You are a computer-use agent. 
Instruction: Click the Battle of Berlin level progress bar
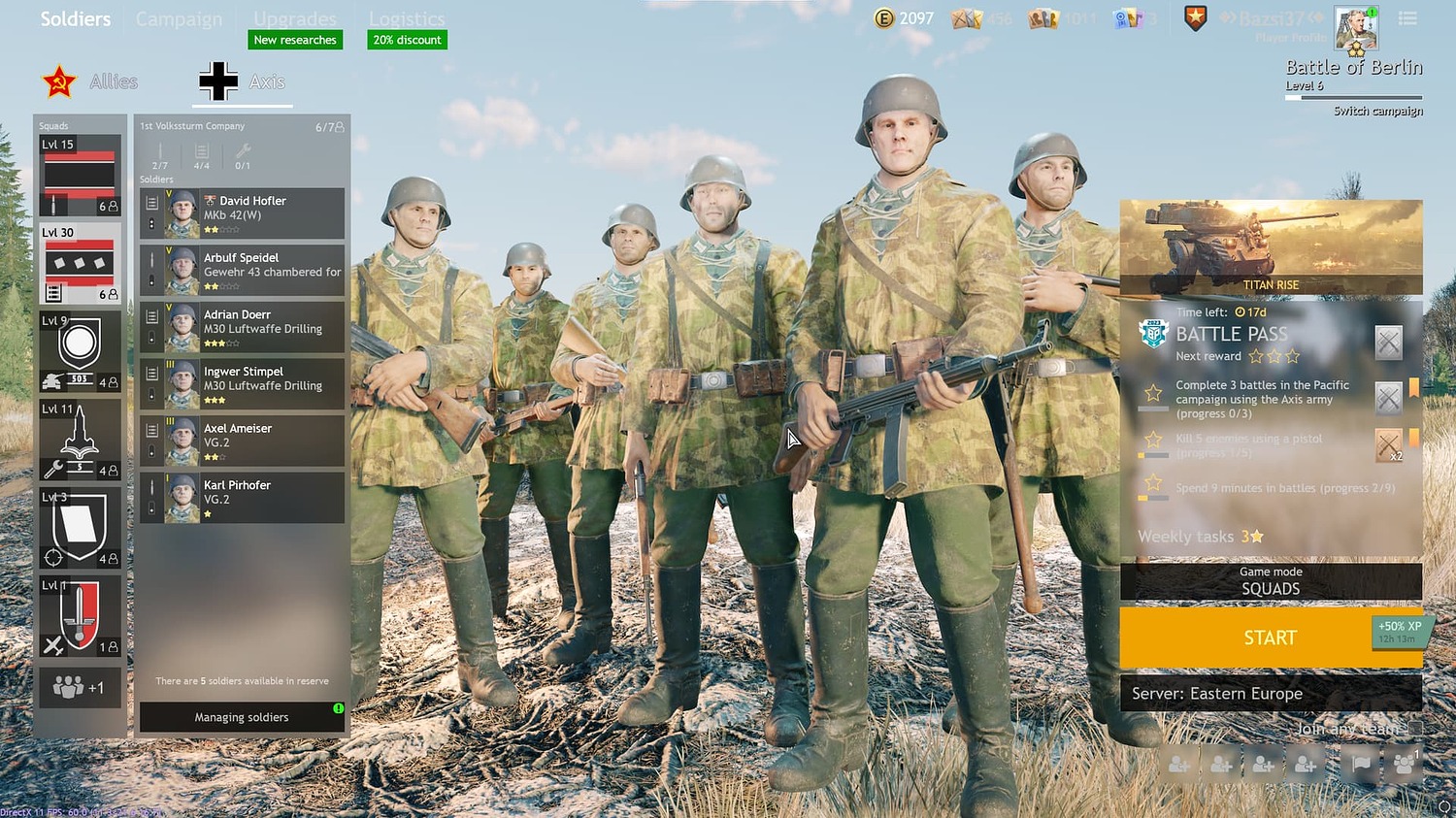pyautogui.click(x=1352, y=96)
